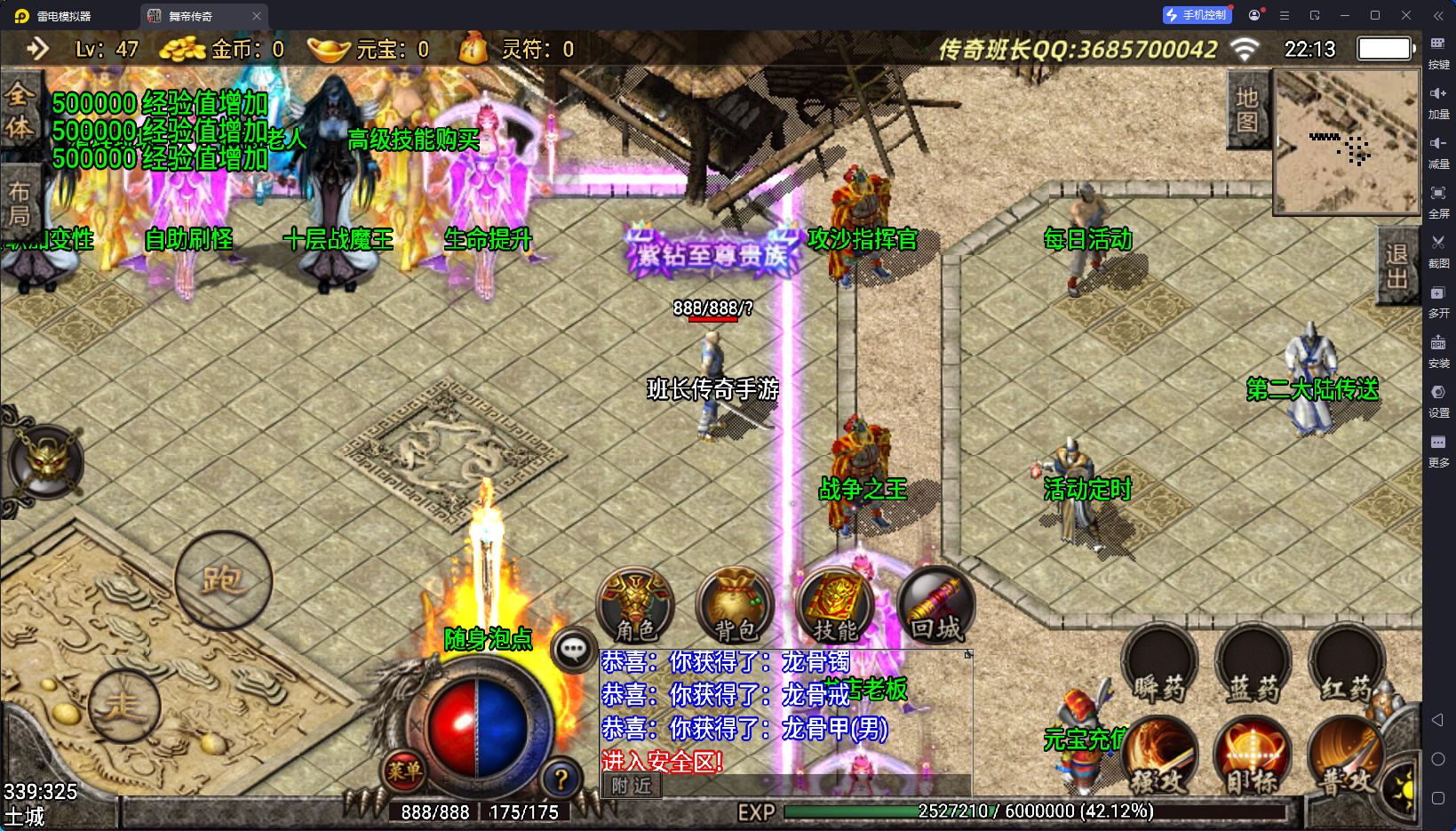The width and height of the screenshot is (1456, 831).
Task: Use the 瞬药 instant potion slot
Action: [1159, 667]
